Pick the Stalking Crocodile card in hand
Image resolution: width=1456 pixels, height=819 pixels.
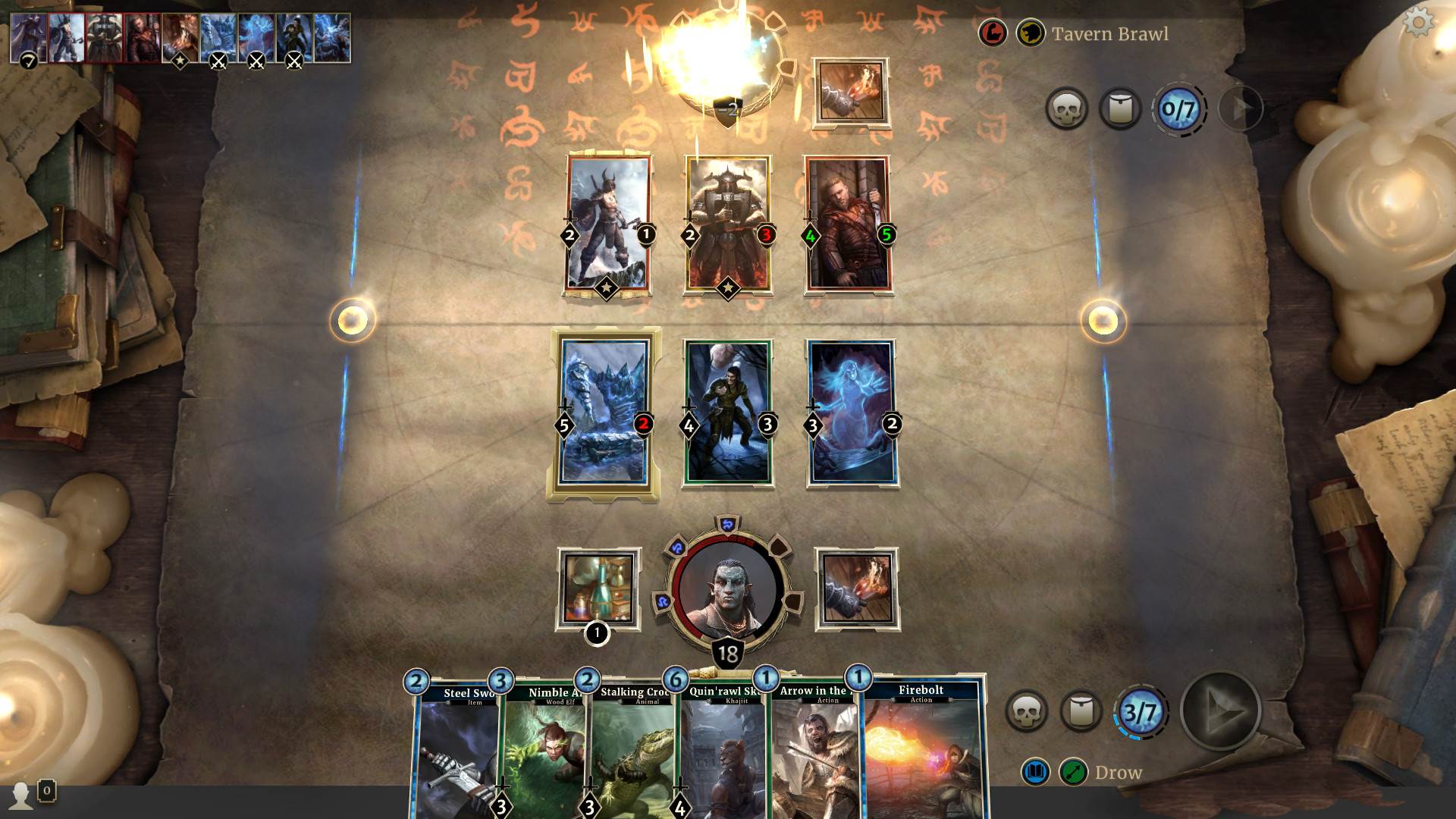pyautogui.click(x=632, y=751)
